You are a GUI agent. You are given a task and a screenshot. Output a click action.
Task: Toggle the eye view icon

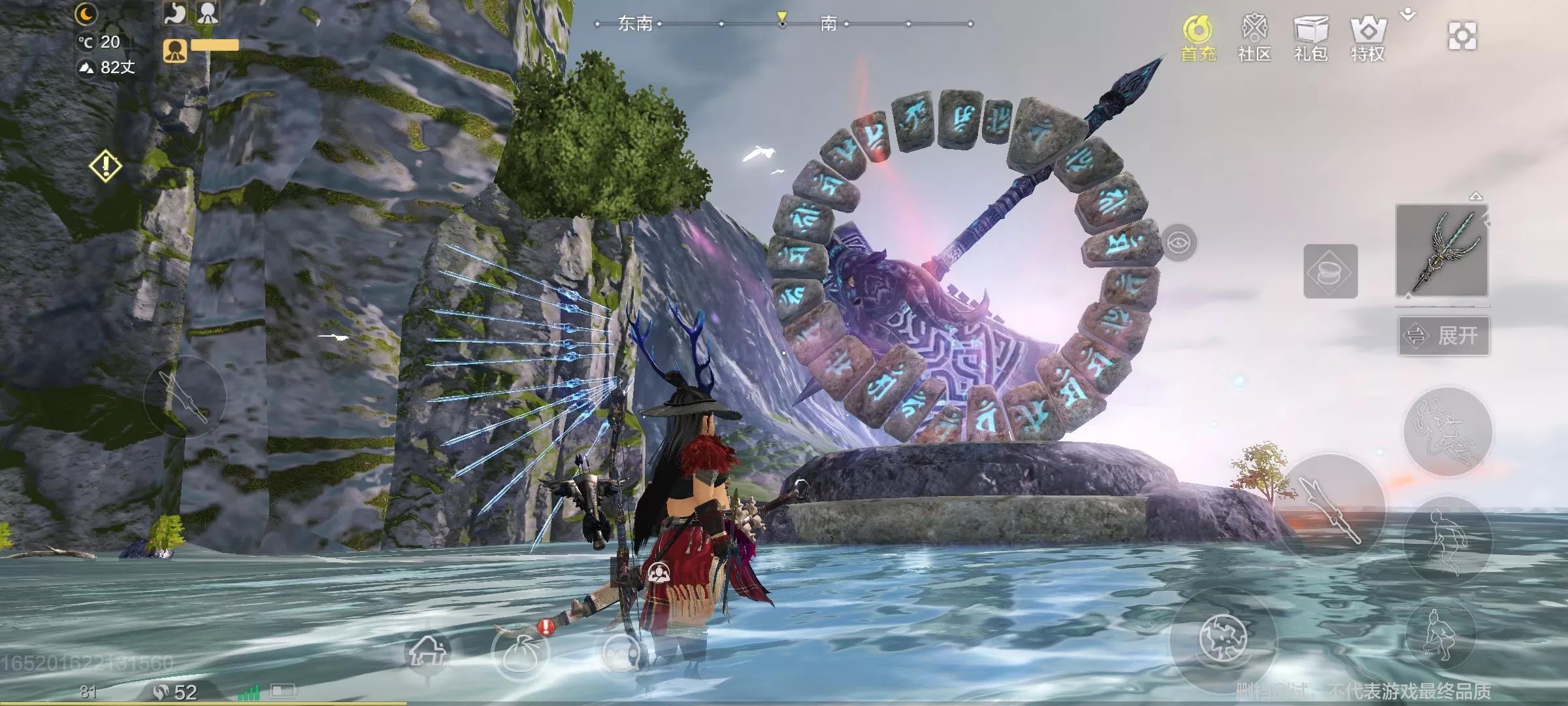pos(1179,243)
